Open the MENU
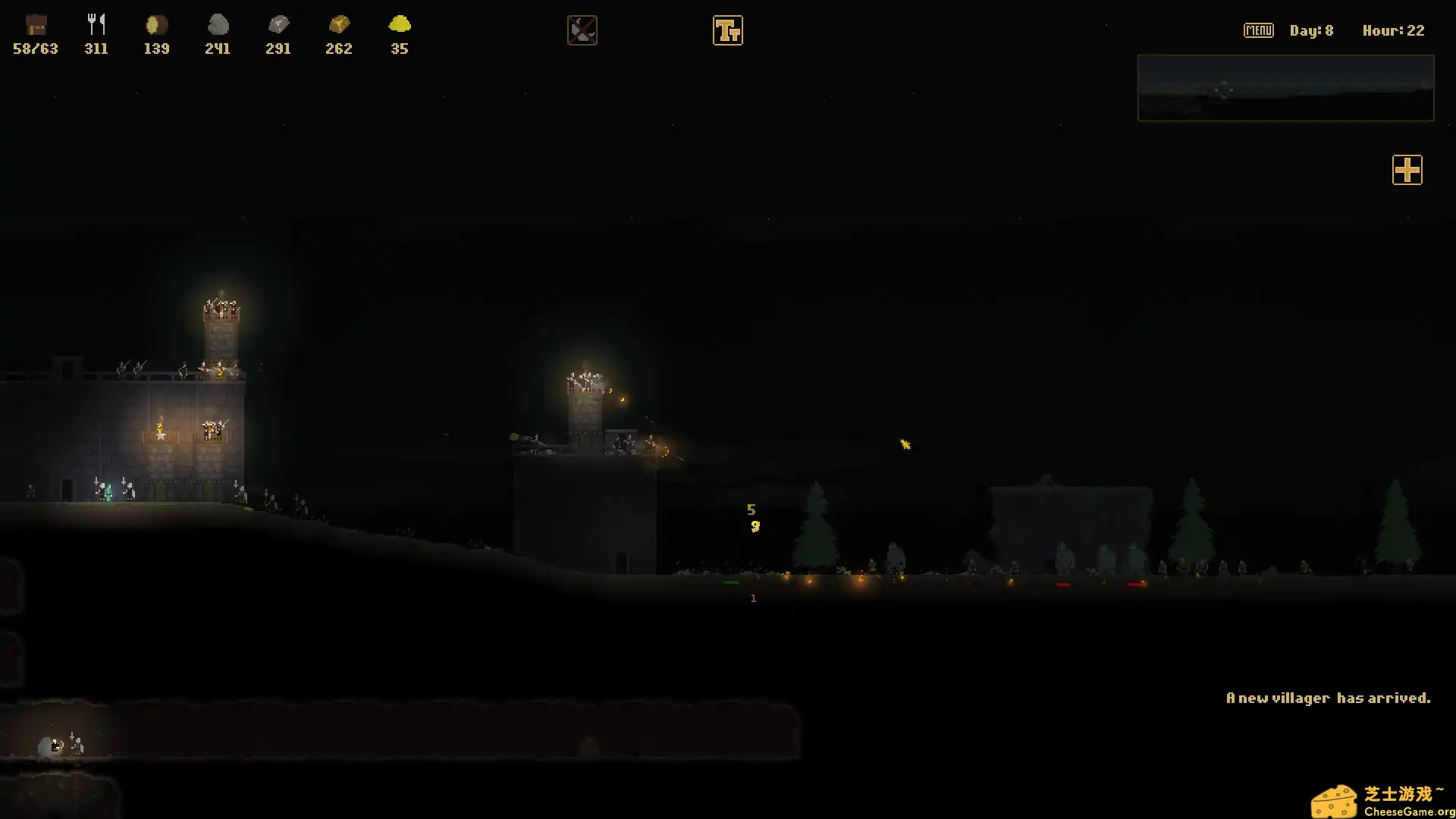The width and height of the screenshot is (1456, 819). pos(1258,30)
